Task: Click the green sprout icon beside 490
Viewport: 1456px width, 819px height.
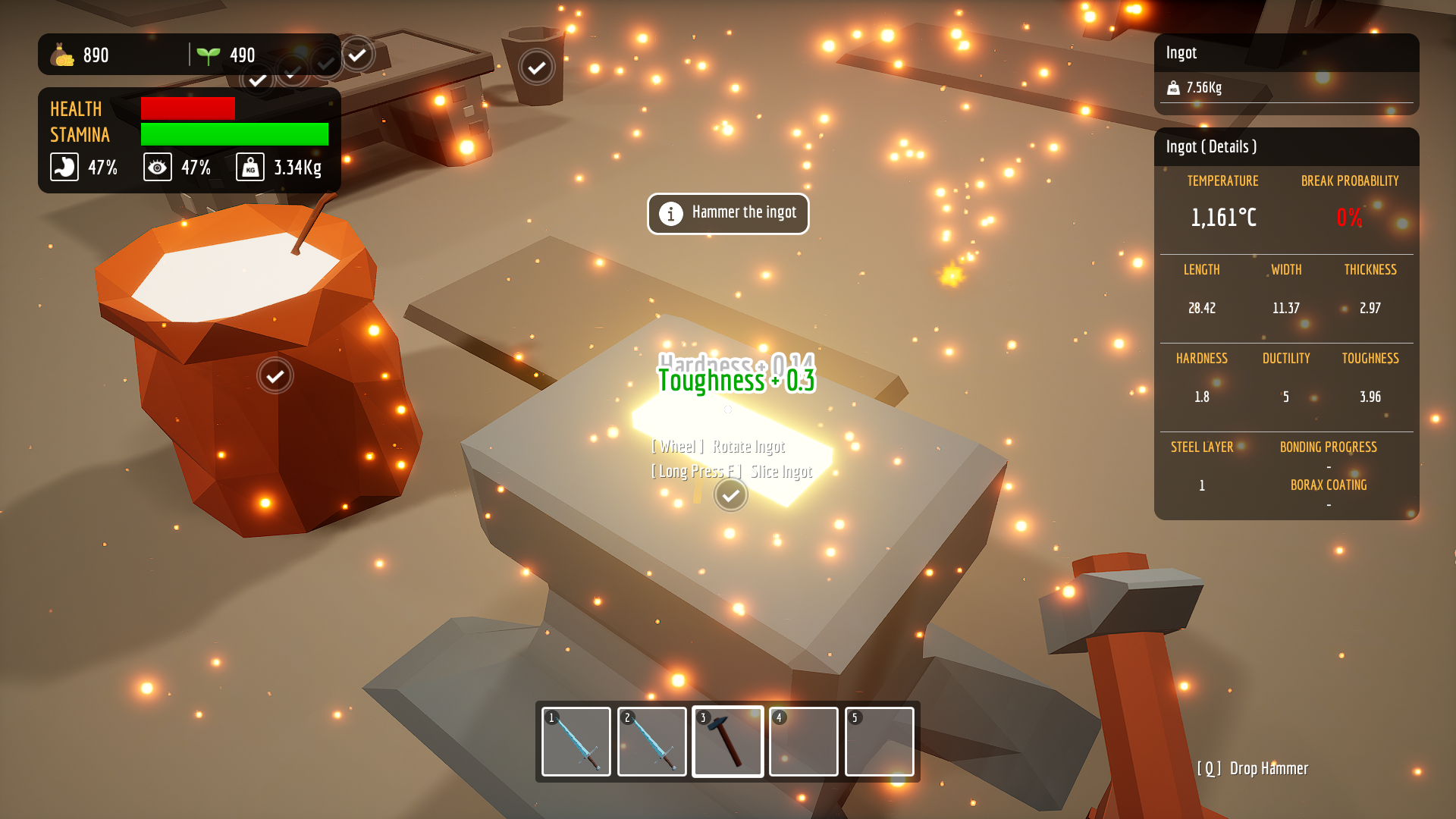Action: click(x=210, y=54)
